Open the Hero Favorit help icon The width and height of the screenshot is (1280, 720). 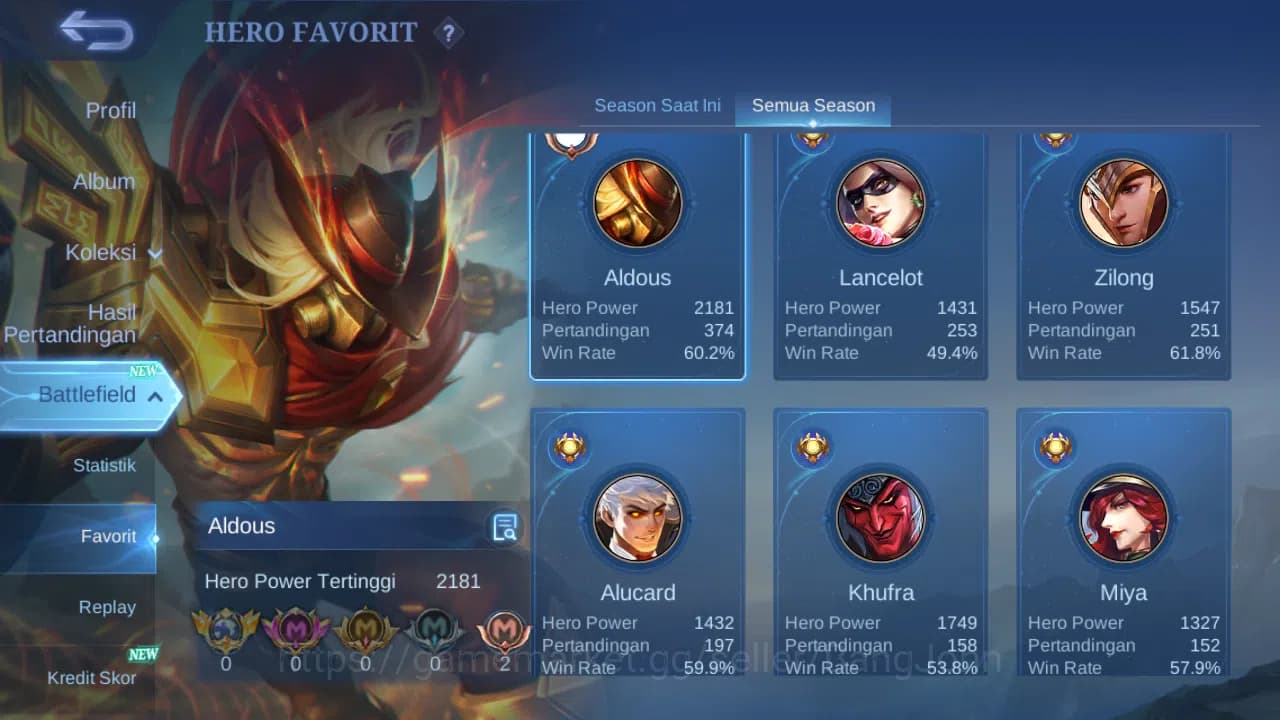pyautogui.click(x=449, y=33)
